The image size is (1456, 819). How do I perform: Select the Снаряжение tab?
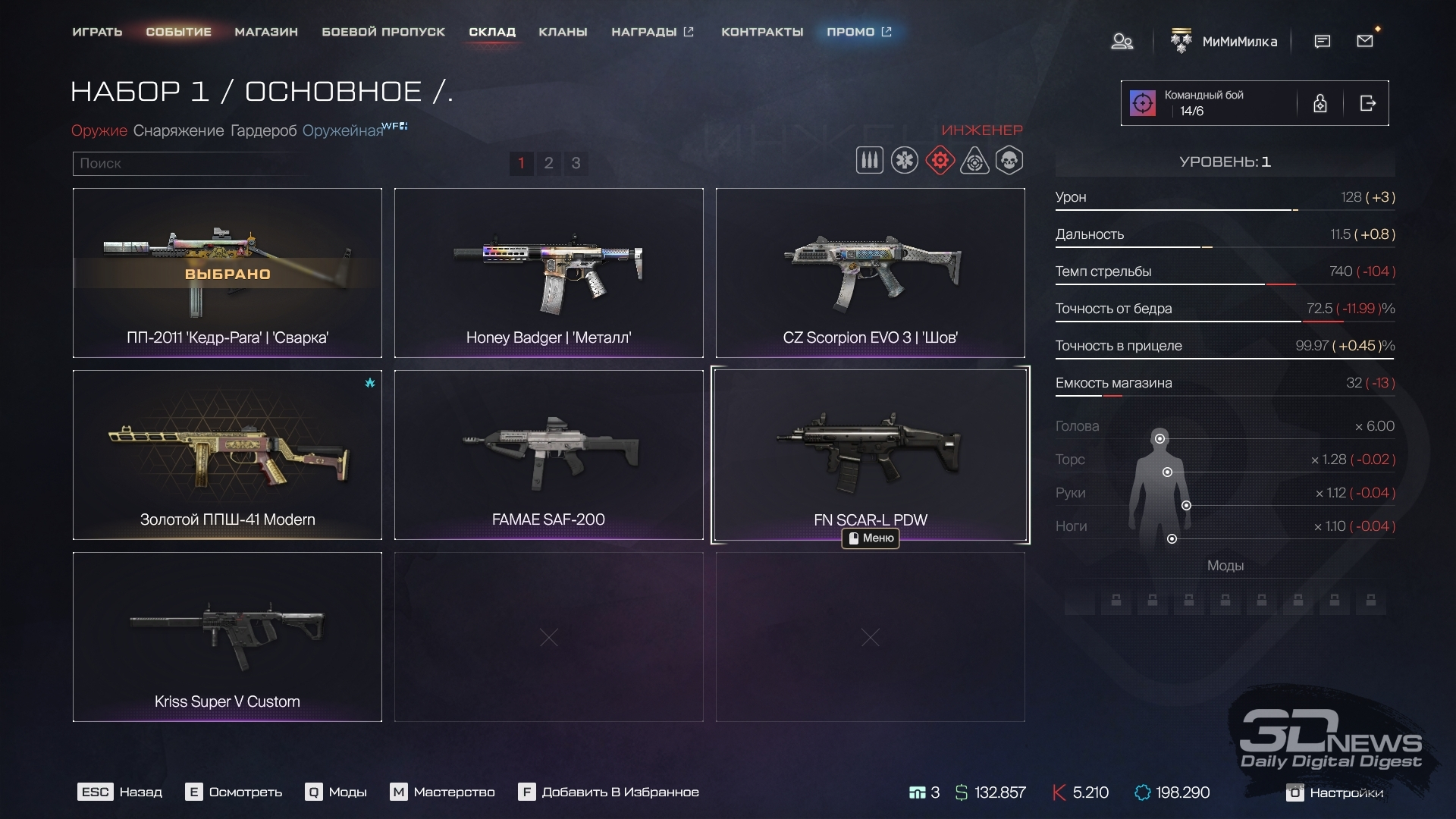178,130
